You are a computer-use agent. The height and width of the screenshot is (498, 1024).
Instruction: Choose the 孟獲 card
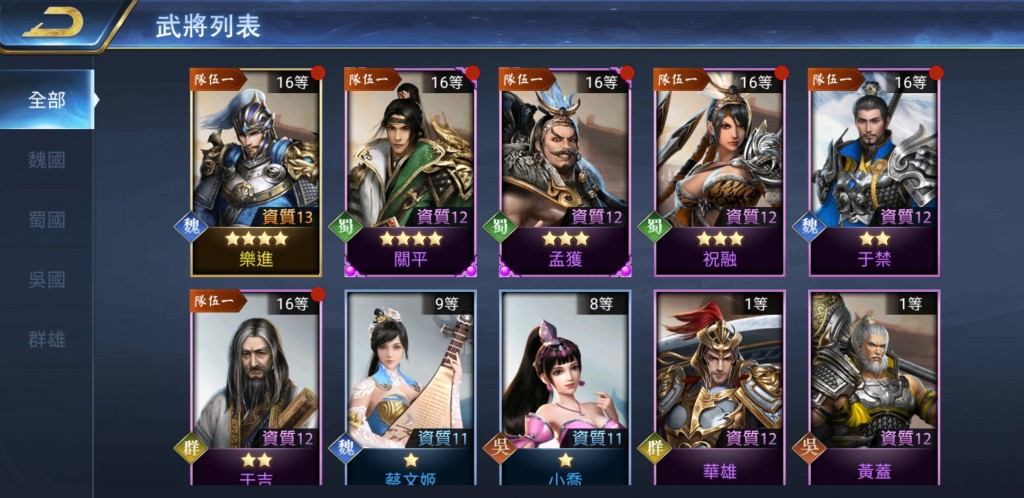tap(565, 171)
